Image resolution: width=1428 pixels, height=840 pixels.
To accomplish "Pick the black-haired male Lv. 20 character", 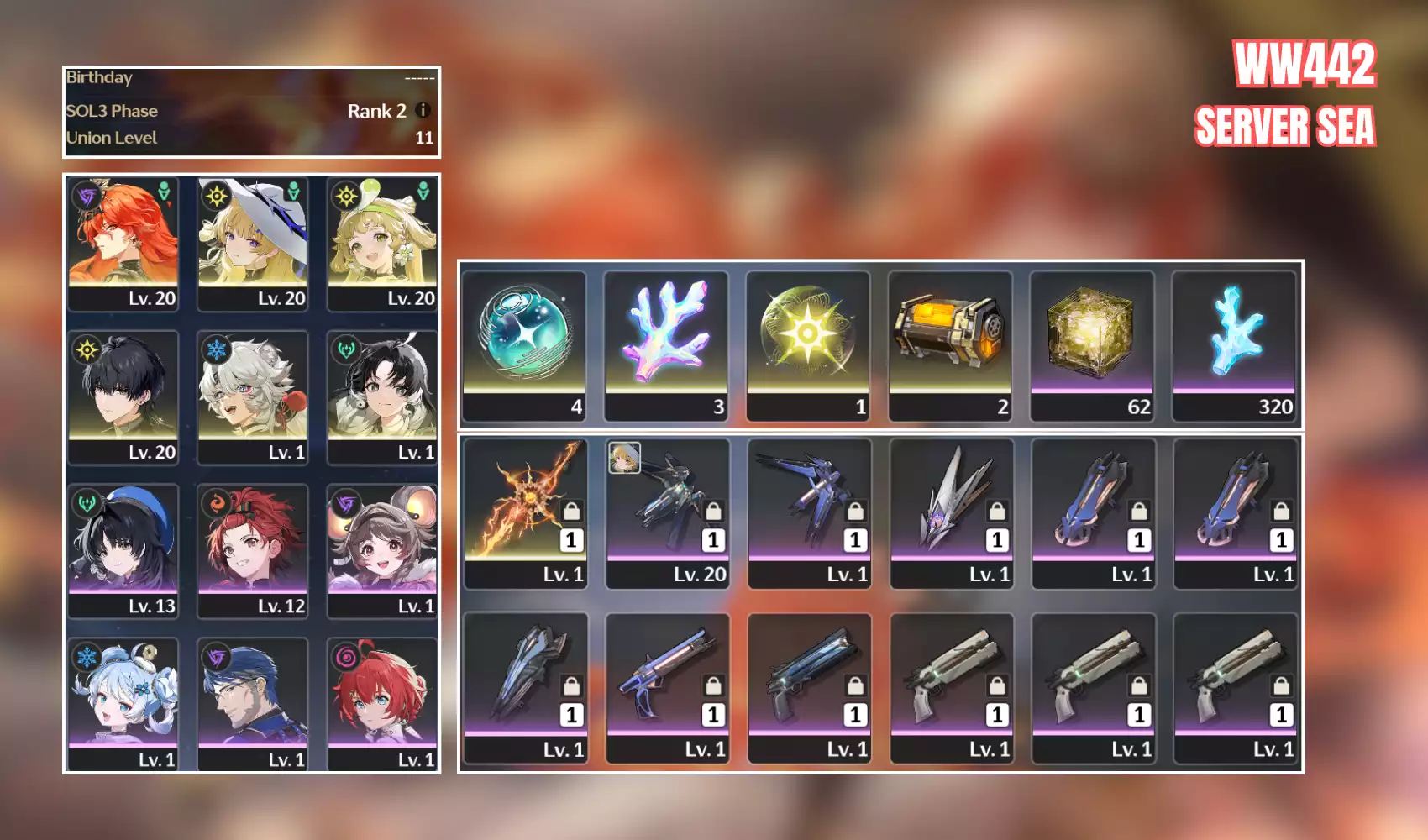I will click(x=123, y=396).
